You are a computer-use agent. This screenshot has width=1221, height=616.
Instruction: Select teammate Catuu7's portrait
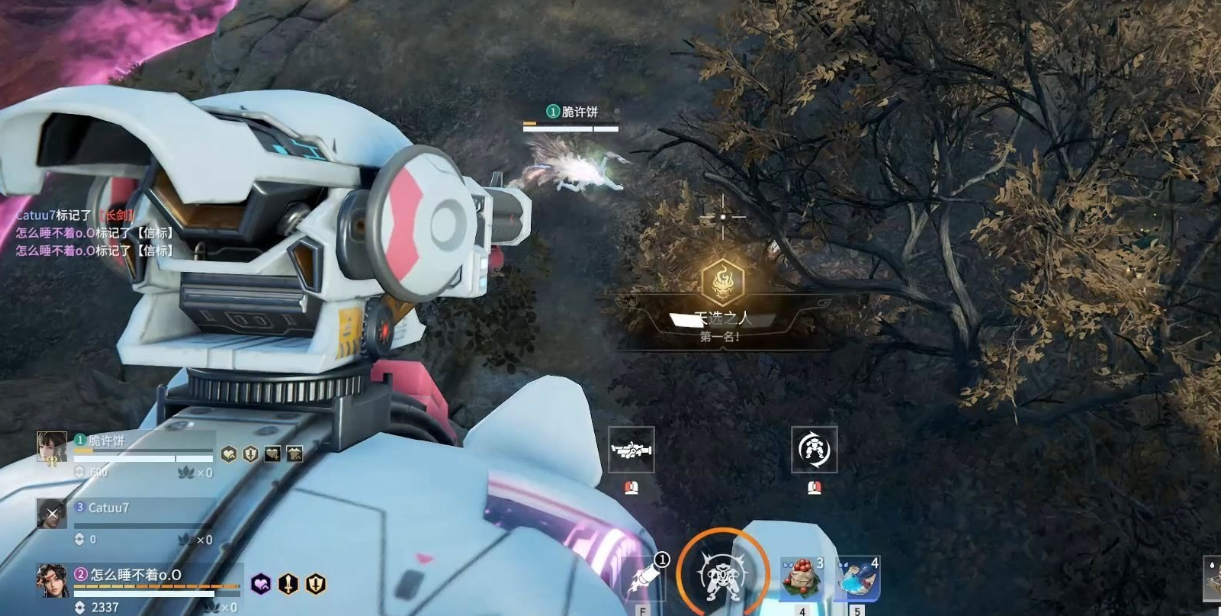pos(52,513)
